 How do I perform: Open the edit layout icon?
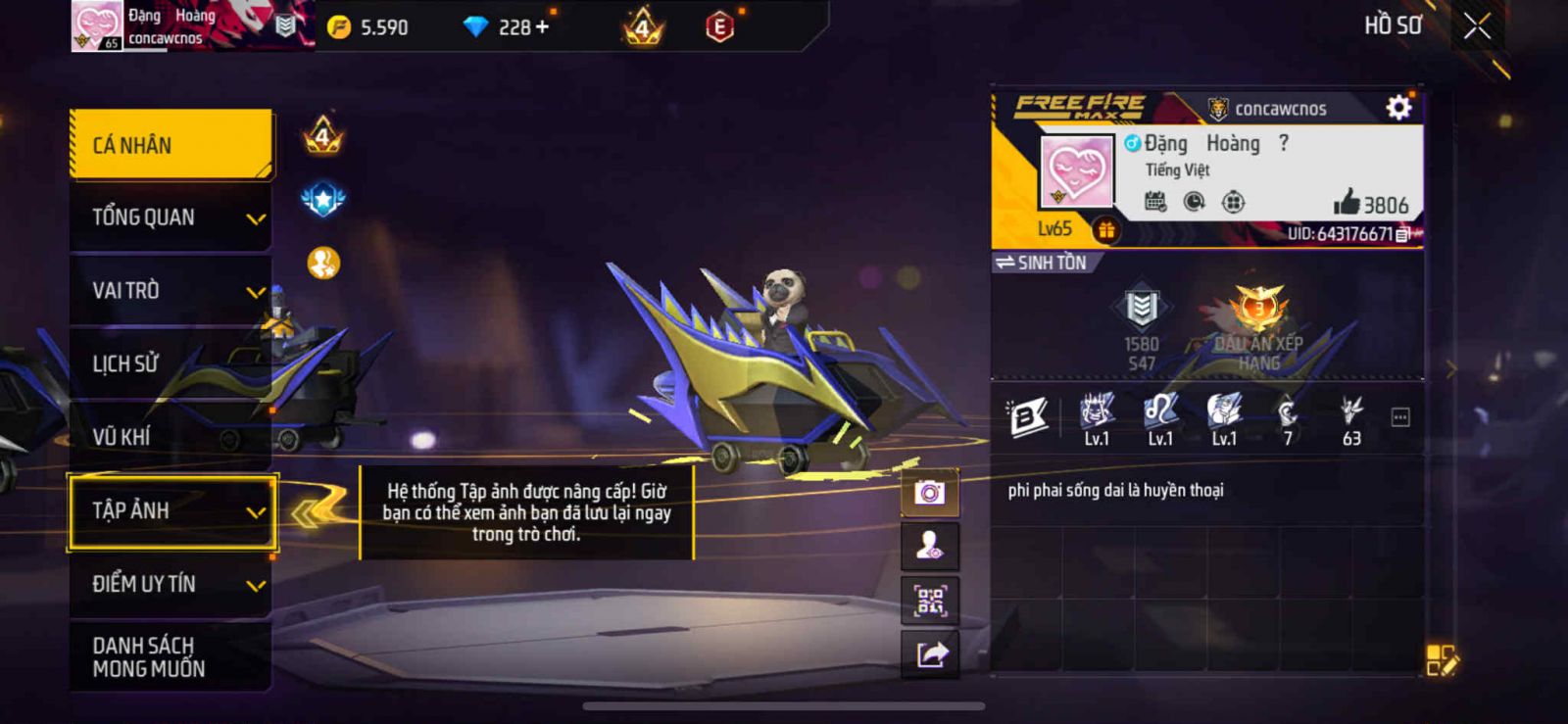(1441, 659)
